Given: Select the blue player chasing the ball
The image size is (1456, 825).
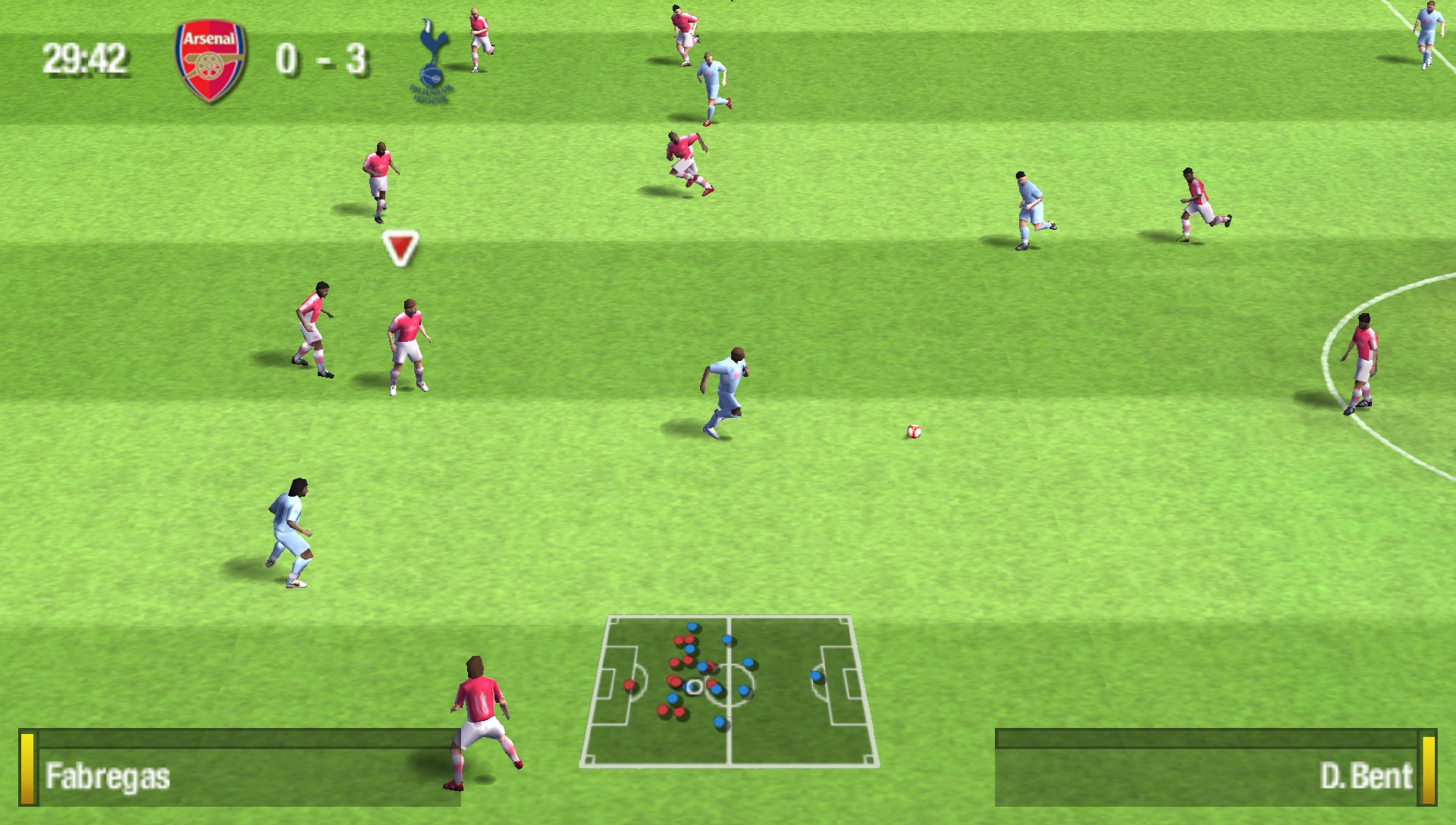Looking at the screenshot, I should pyautogui.click(x=726, y=392).
